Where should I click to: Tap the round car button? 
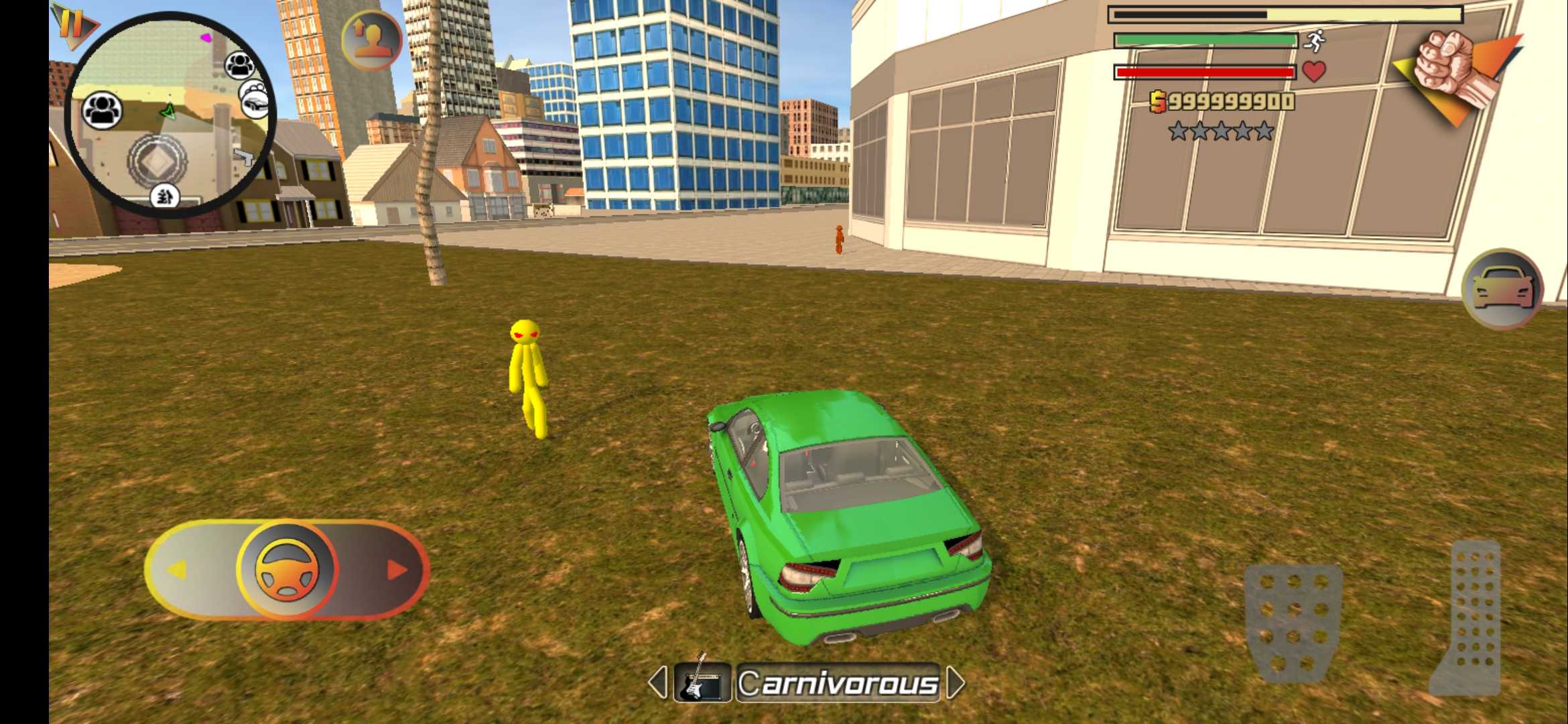1502,290
